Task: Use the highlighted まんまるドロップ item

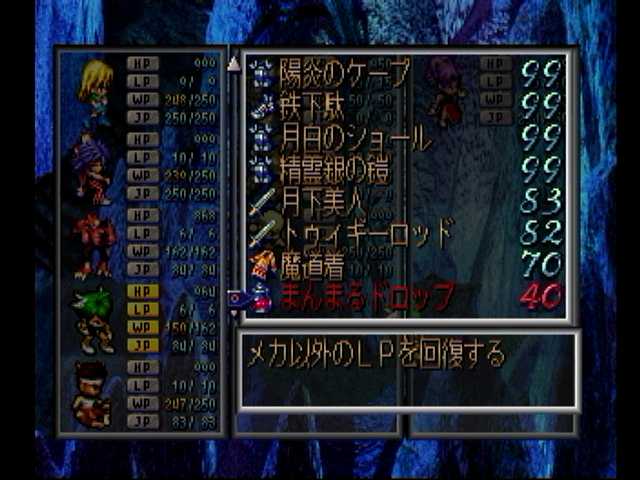Action: 366,296
